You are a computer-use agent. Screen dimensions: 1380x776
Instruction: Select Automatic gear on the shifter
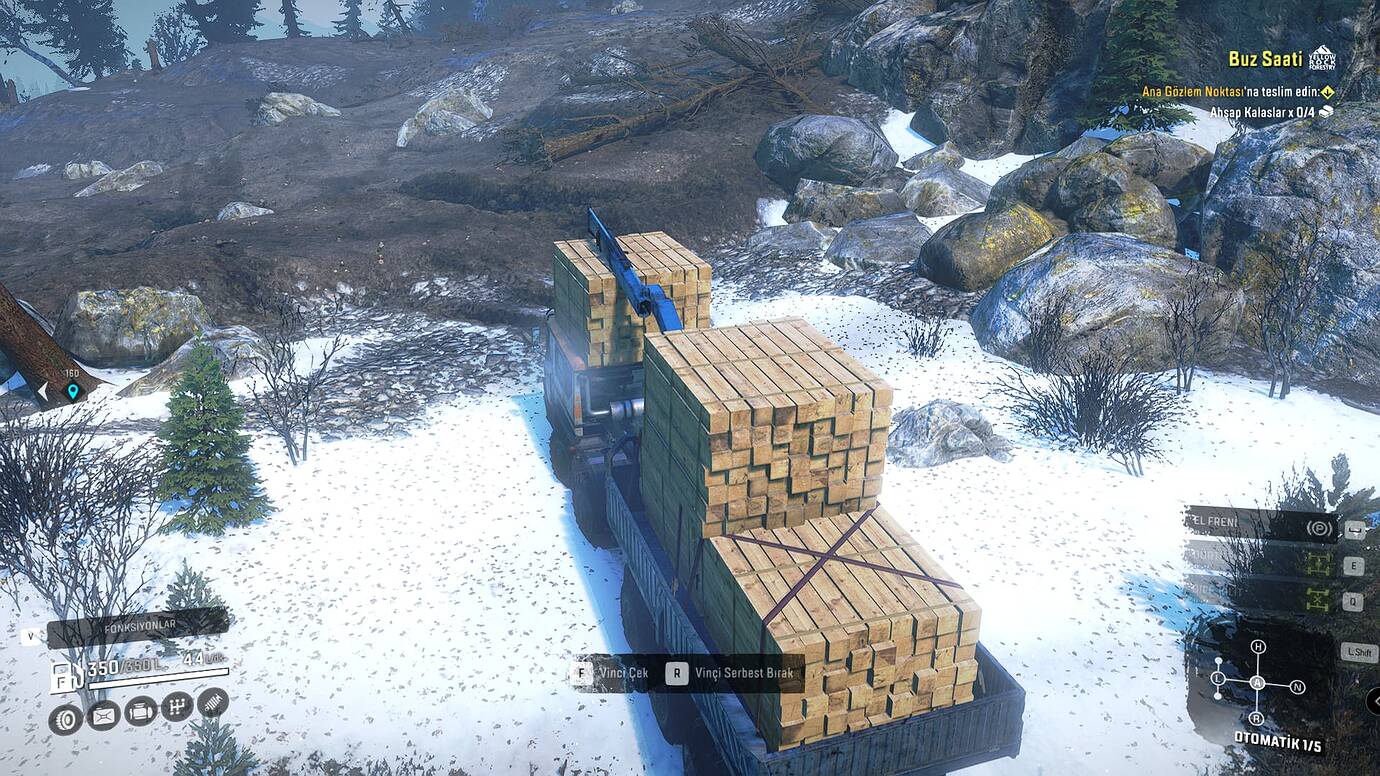1257,683
